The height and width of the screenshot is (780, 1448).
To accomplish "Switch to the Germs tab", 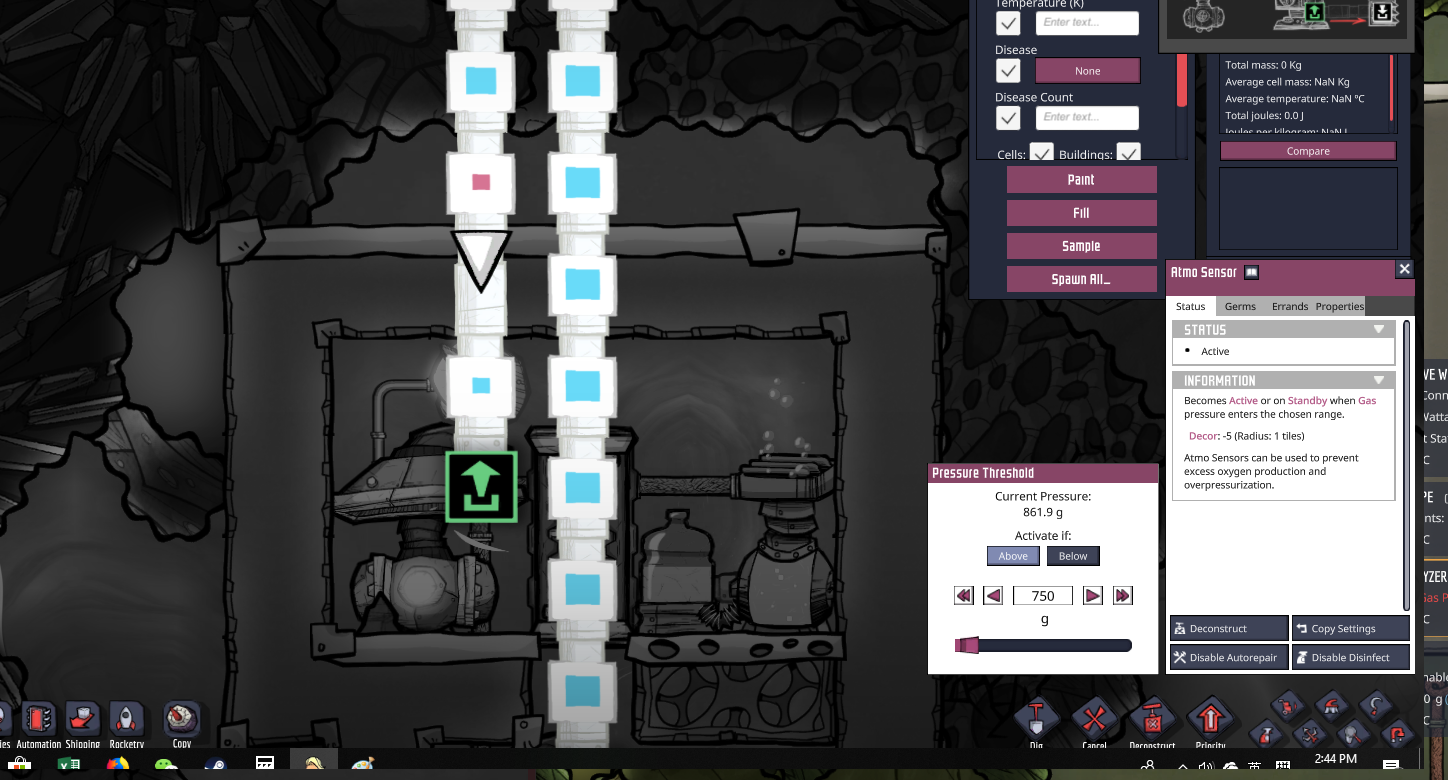I will tap(1240, 306).
